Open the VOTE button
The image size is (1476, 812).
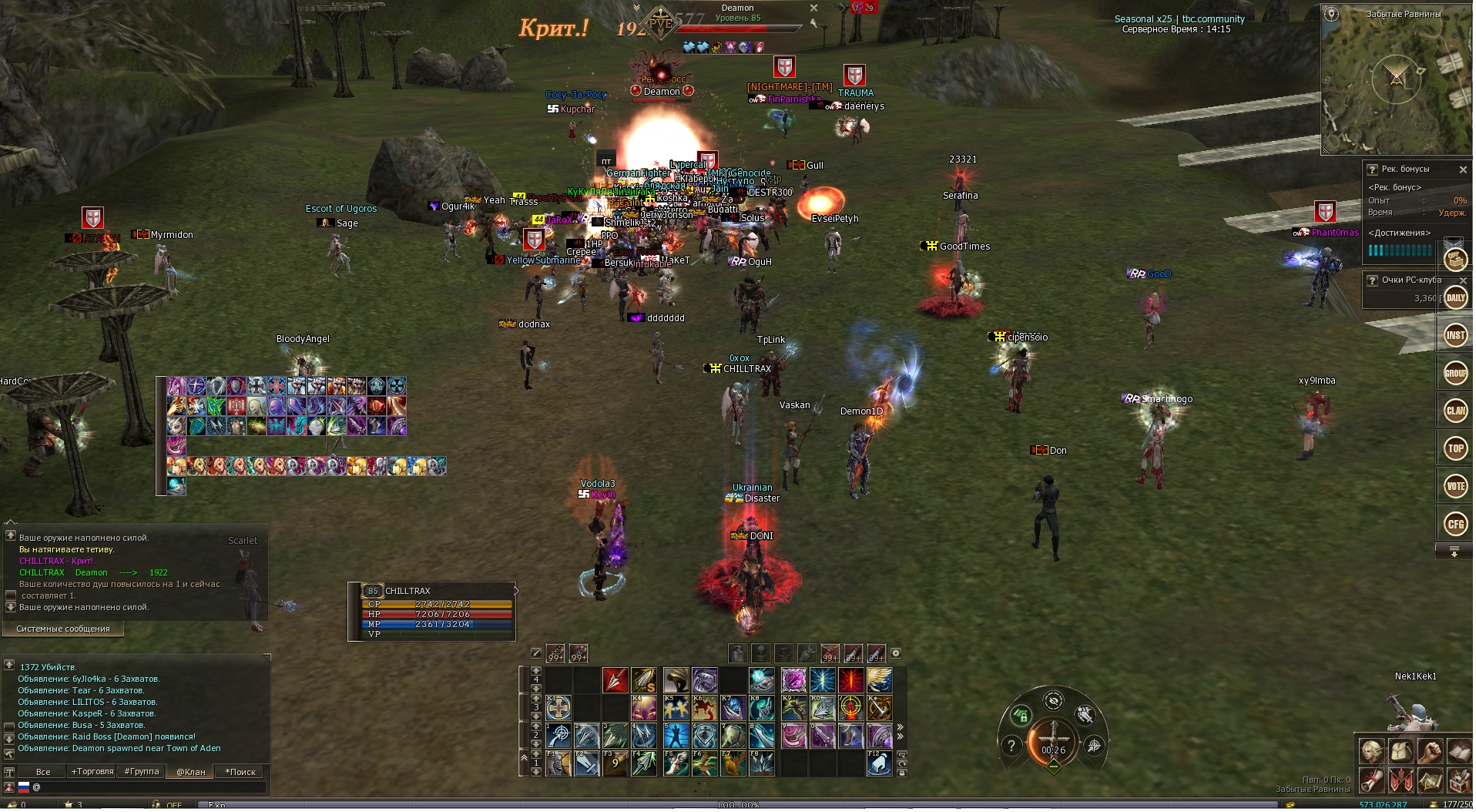pyautogui.click(x=1454, y=486)
